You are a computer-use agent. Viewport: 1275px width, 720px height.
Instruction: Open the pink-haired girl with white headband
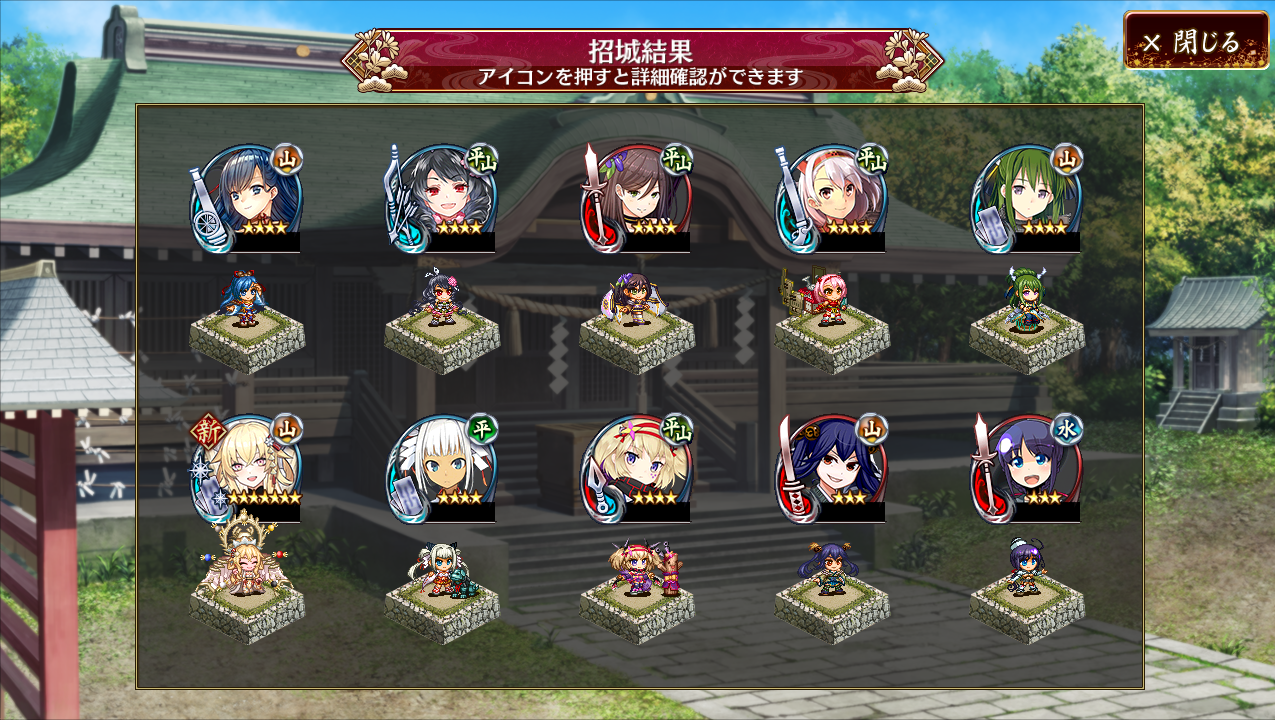point(831,198)
